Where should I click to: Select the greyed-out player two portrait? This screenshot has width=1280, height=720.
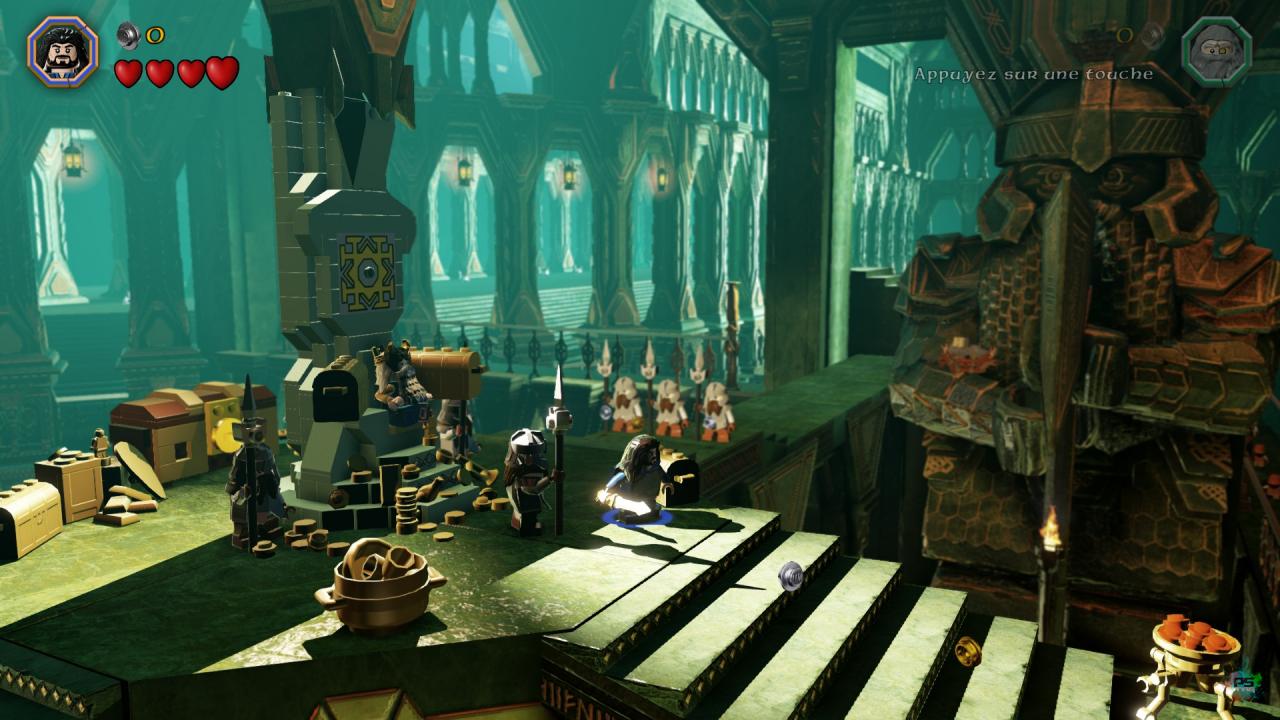tap(1216, 49)
